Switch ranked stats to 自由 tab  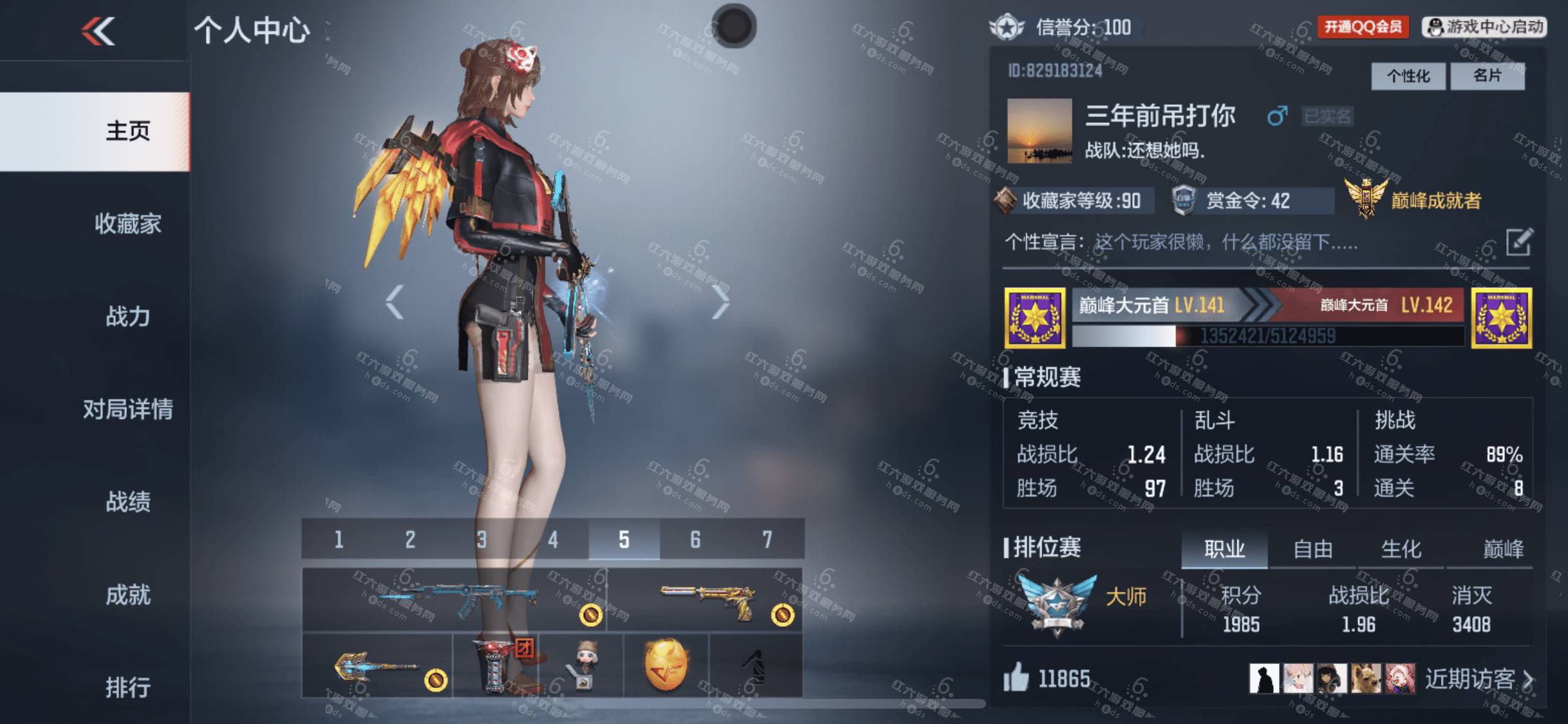[x=1312, y=550]
